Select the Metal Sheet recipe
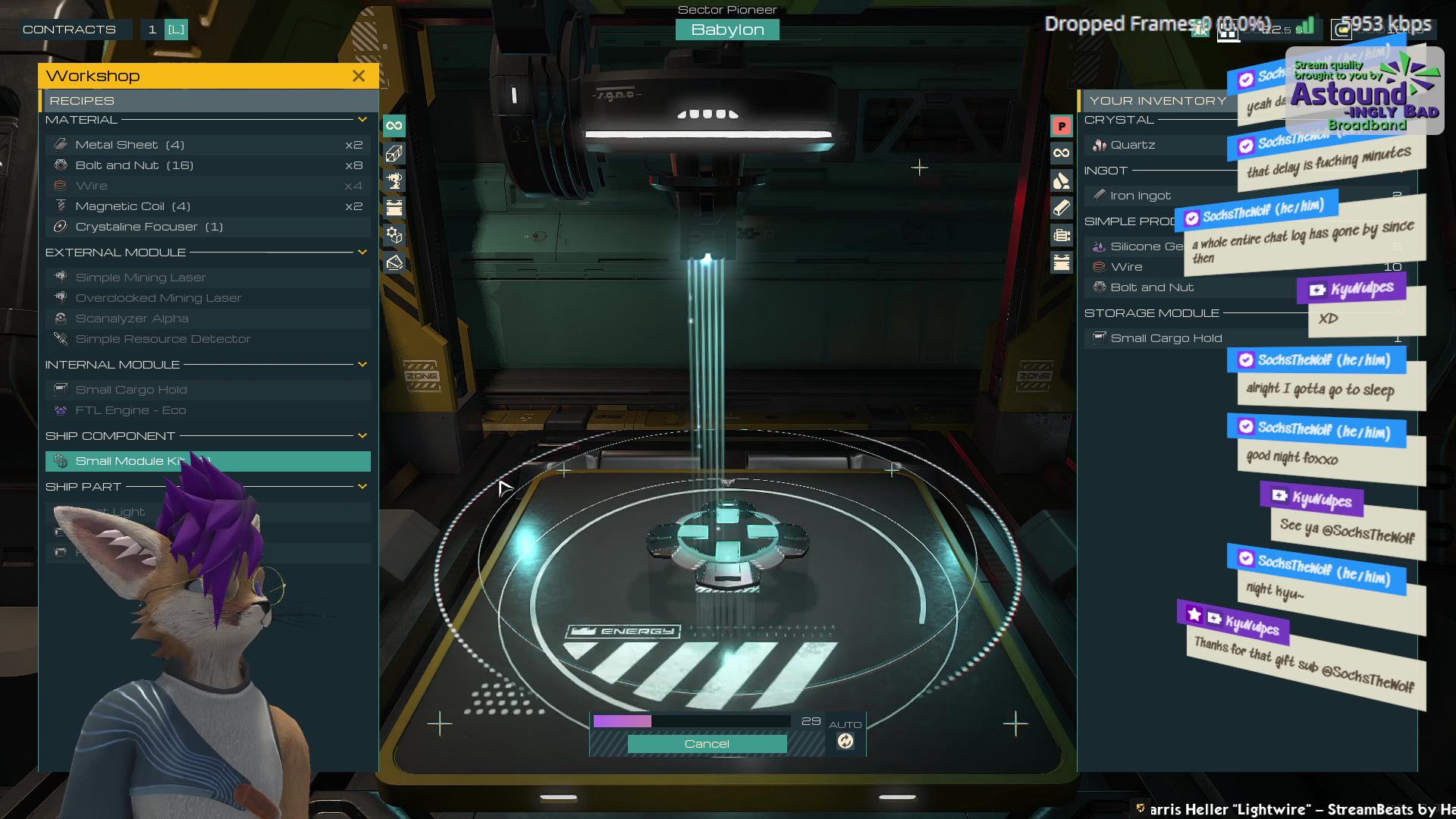This screenshot has width=1456, height=819. pos(130,145)
